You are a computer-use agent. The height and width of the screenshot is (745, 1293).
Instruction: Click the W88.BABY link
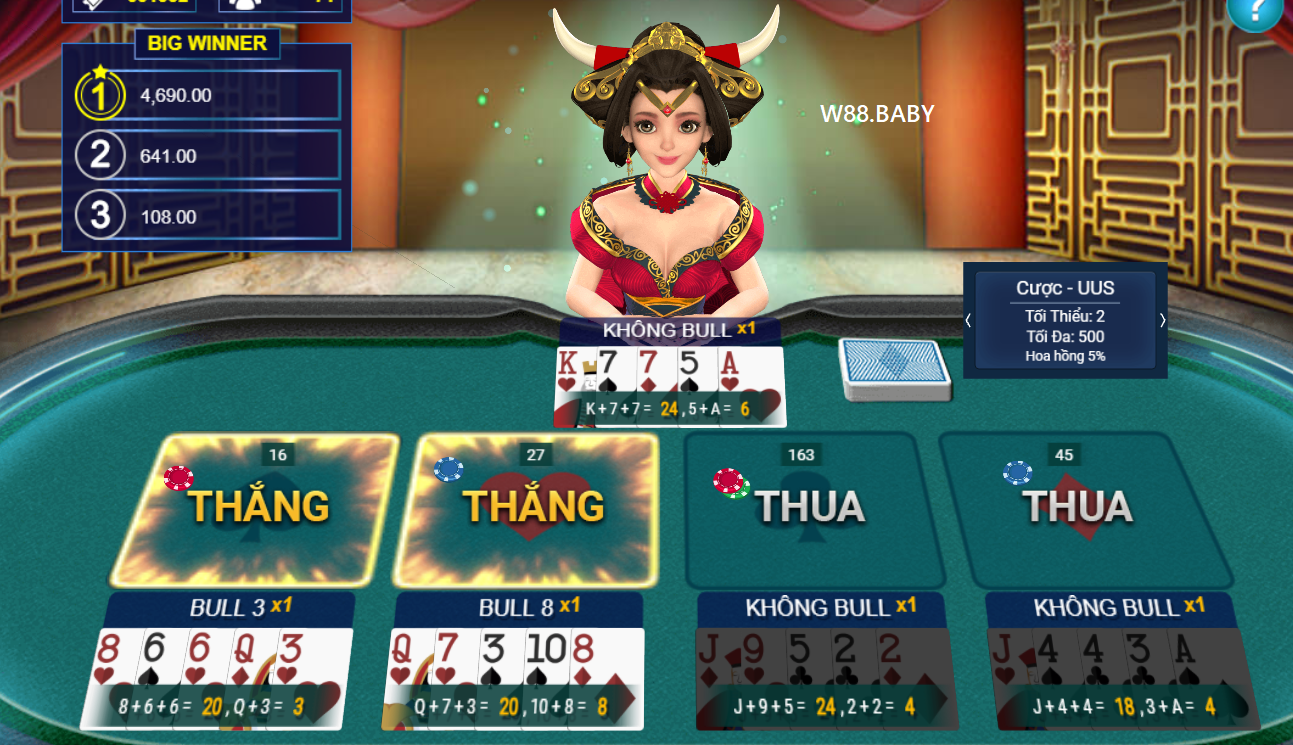point(875,114)
